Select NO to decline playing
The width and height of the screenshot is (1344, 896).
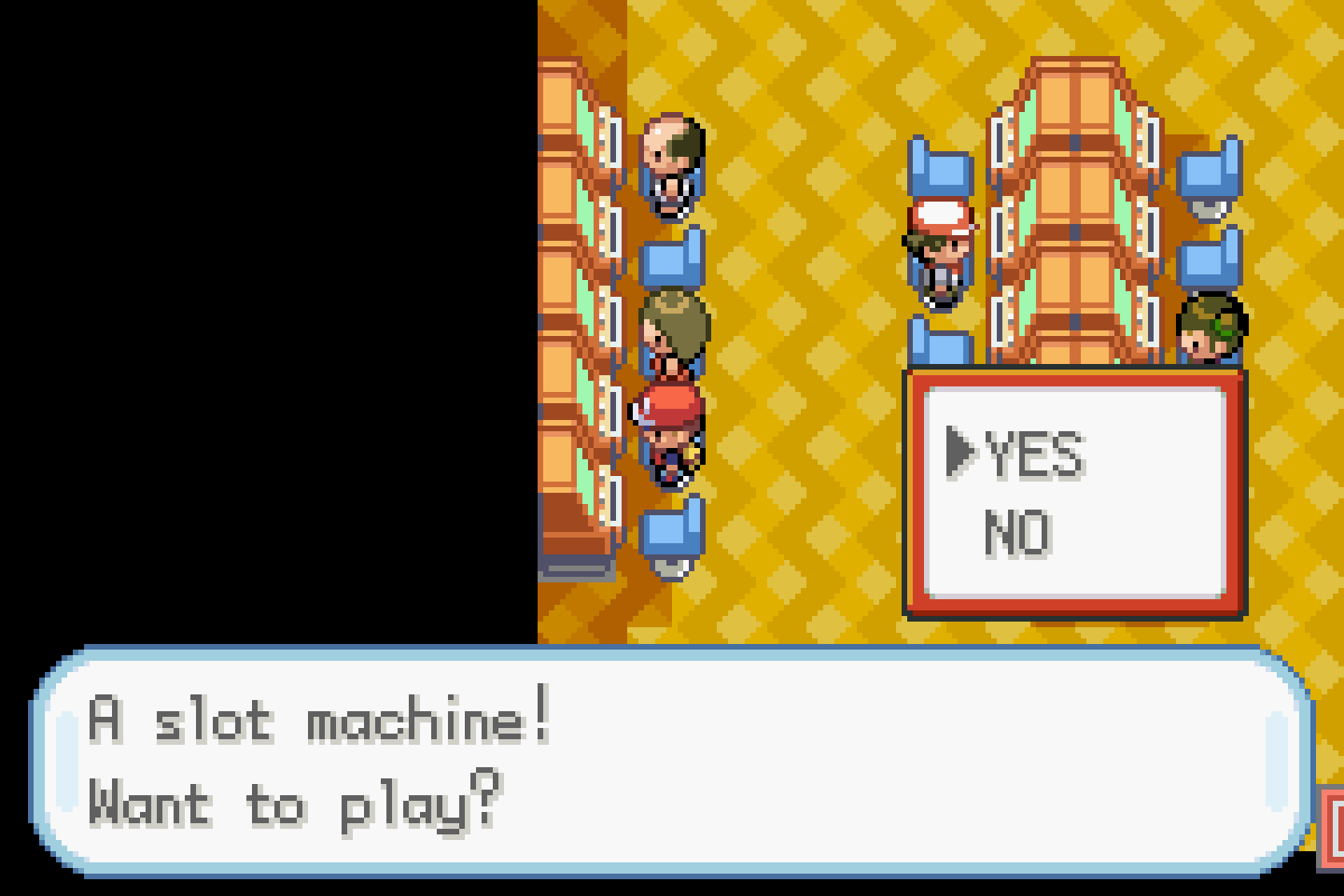click(1017, 532)
